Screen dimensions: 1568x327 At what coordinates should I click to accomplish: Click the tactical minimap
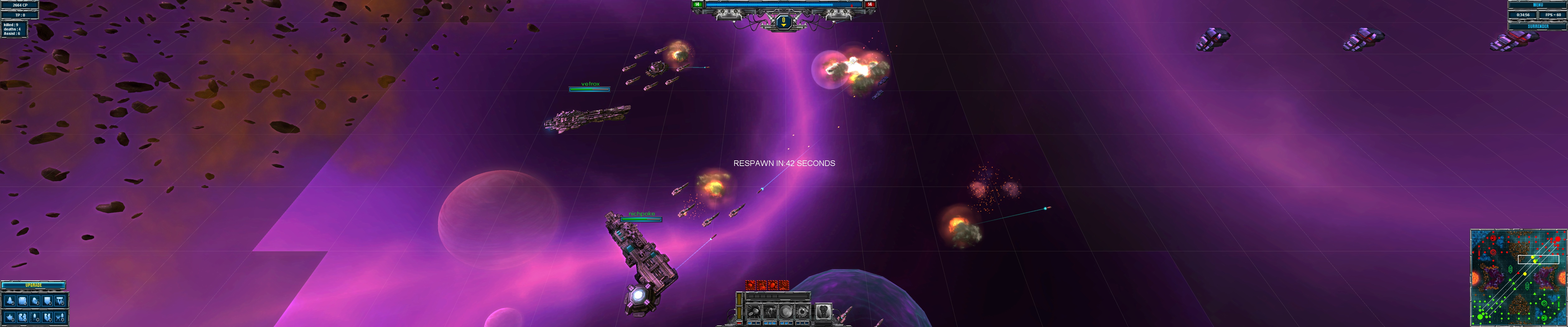1518,278
